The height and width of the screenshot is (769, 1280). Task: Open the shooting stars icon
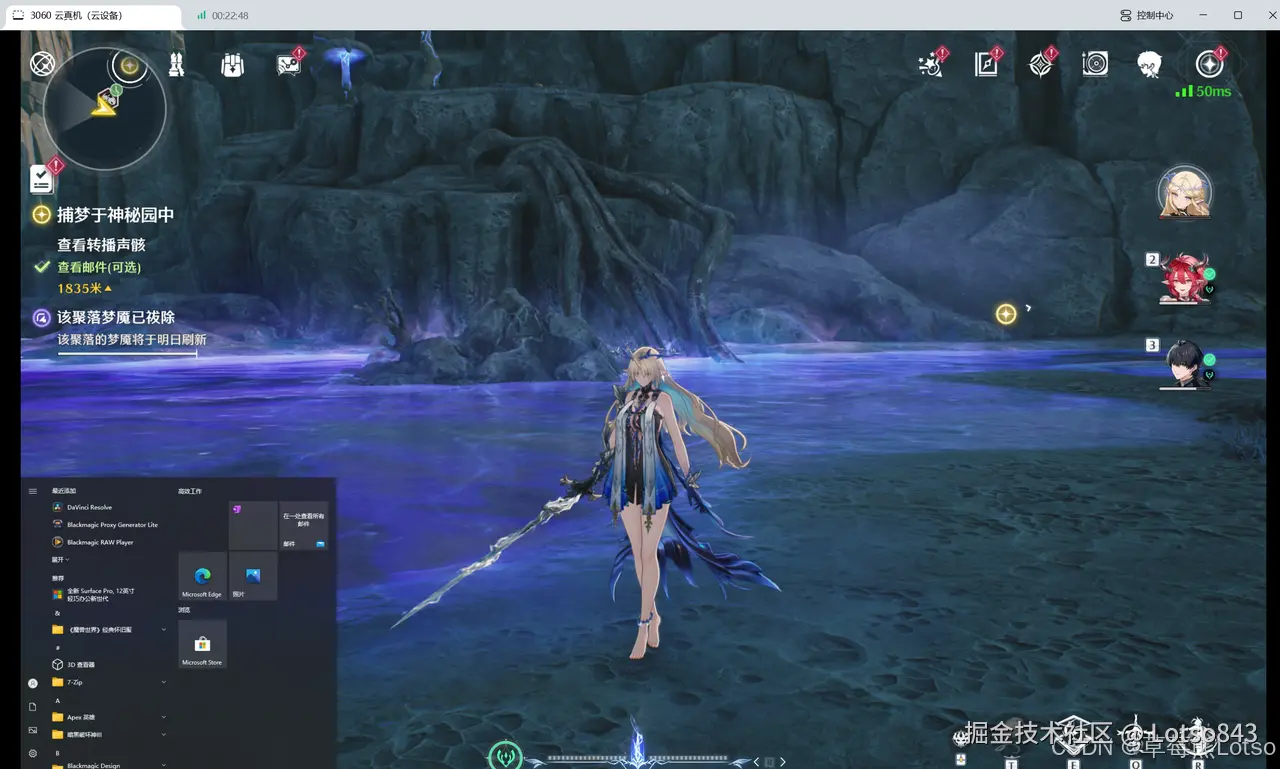932,65
